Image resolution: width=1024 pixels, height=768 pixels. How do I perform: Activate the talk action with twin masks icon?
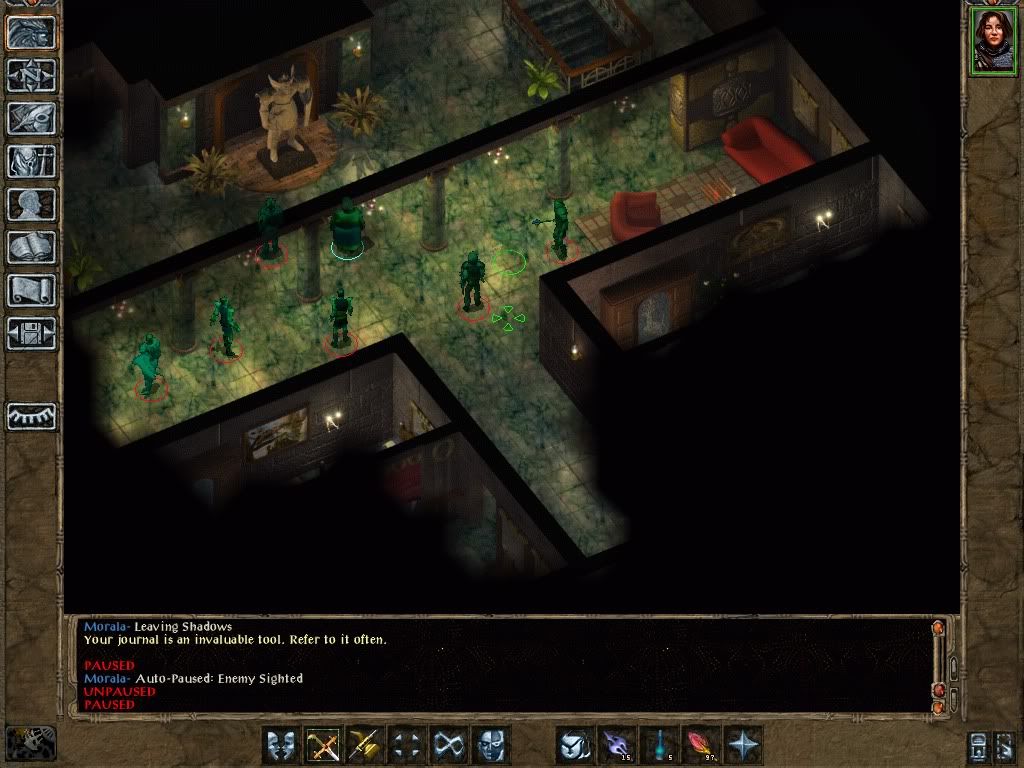pyautogui.click(x=282, y=745)
